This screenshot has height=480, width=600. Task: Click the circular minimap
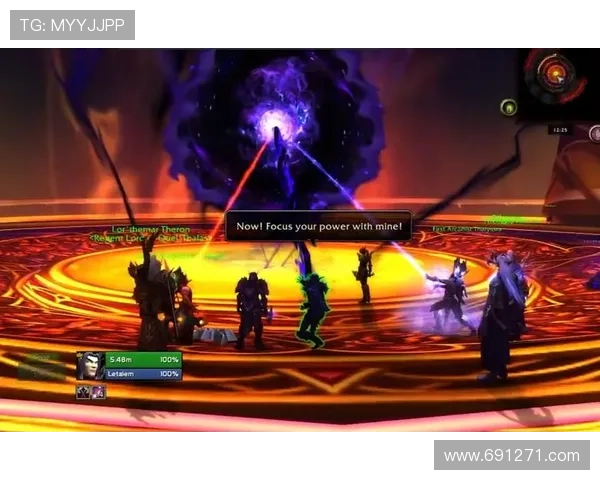553,74
